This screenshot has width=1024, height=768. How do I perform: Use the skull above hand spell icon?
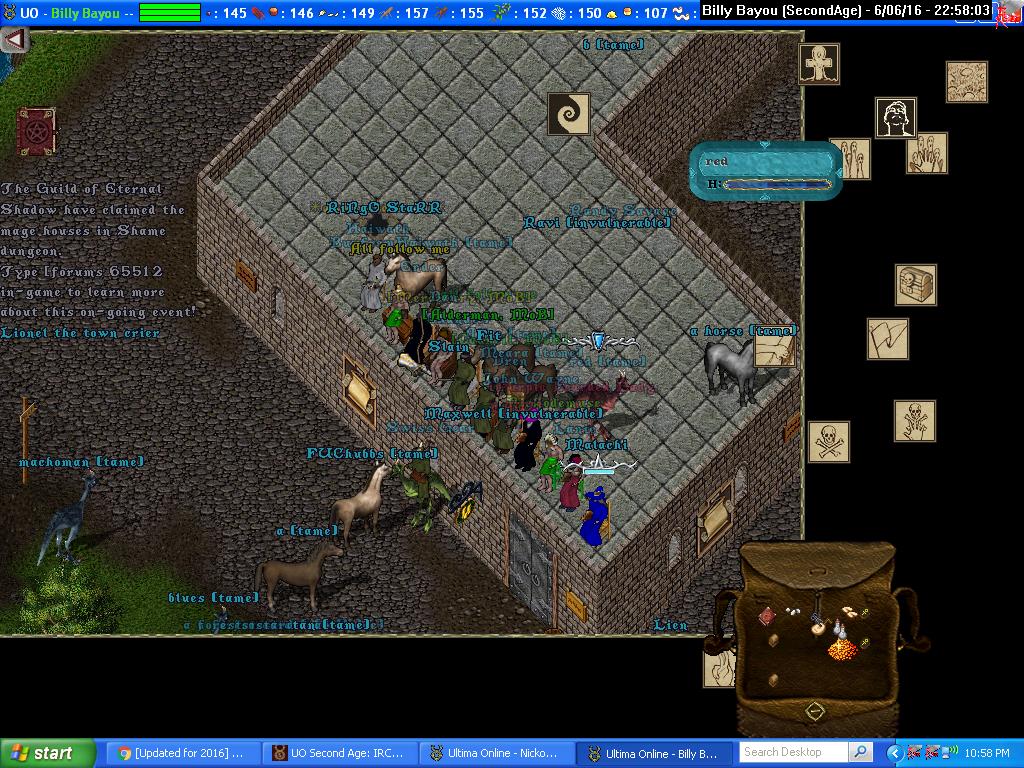point(915,420)
